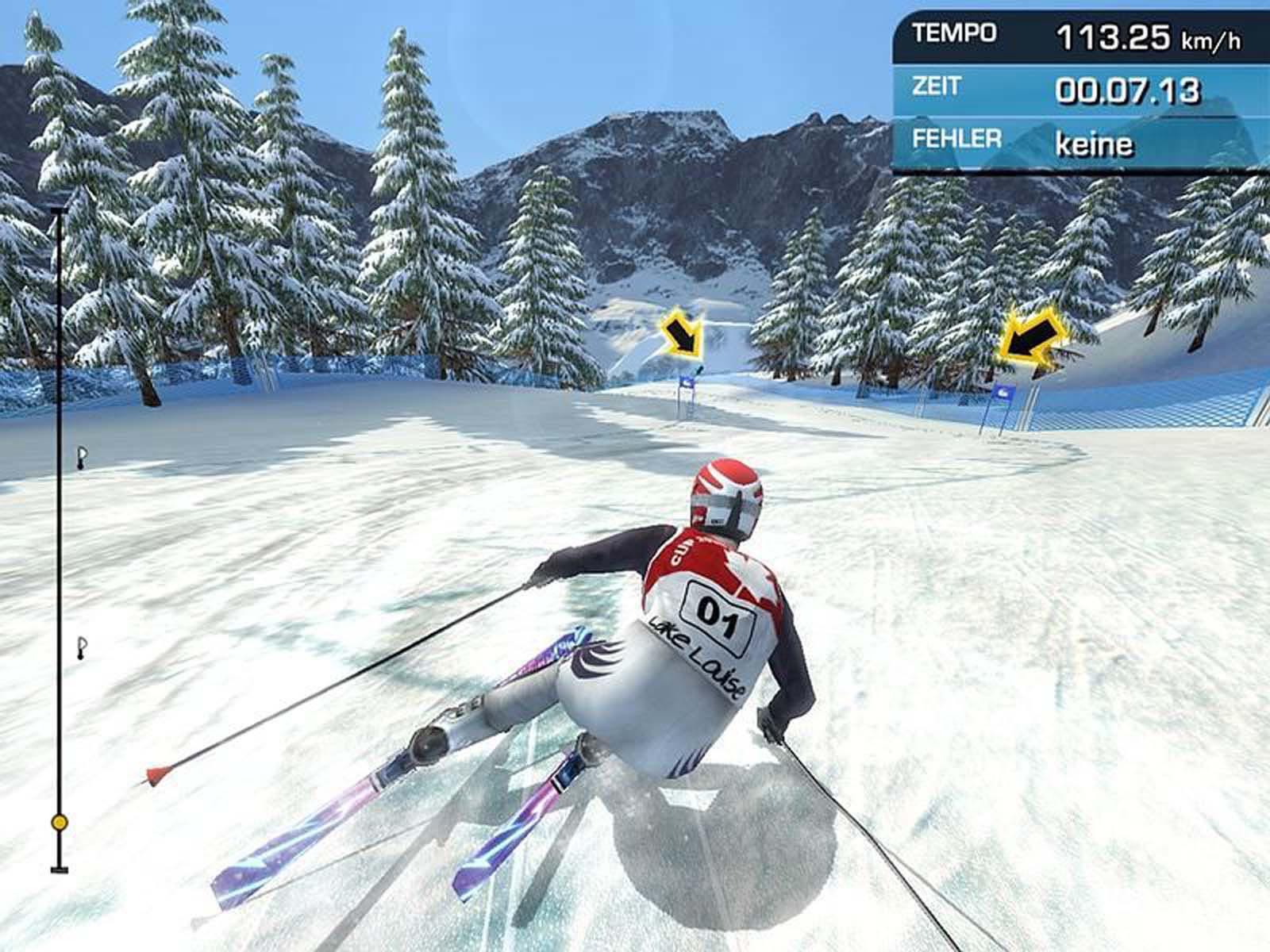
Task: Select the yellow gate arrow pointing down-right
Action: pos(681,333)
